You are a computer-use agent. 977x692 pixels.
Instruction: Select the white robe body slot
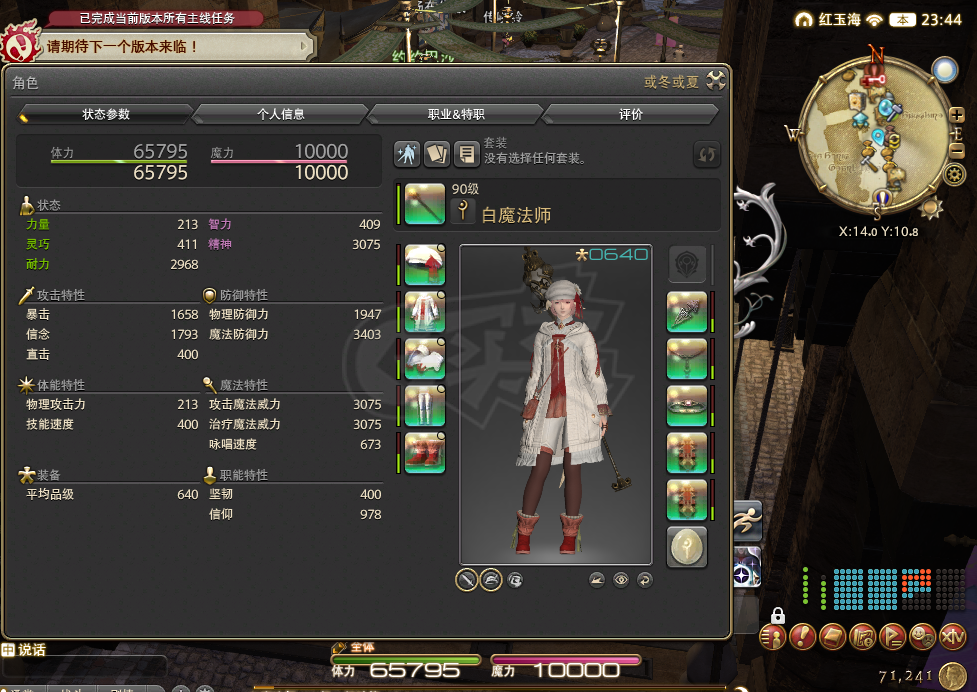[425, 312]
